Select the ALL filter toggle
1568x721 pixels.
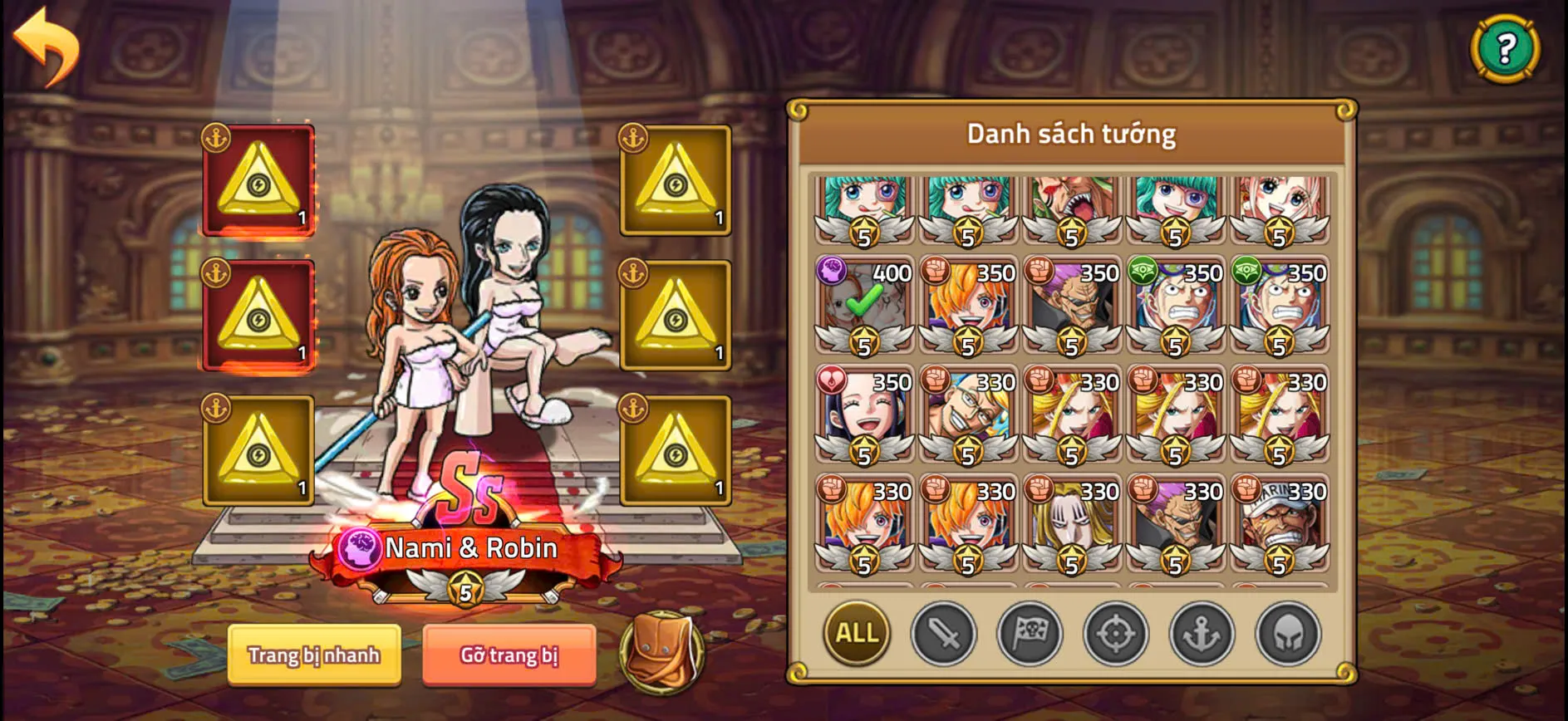(x=856, y=634)
